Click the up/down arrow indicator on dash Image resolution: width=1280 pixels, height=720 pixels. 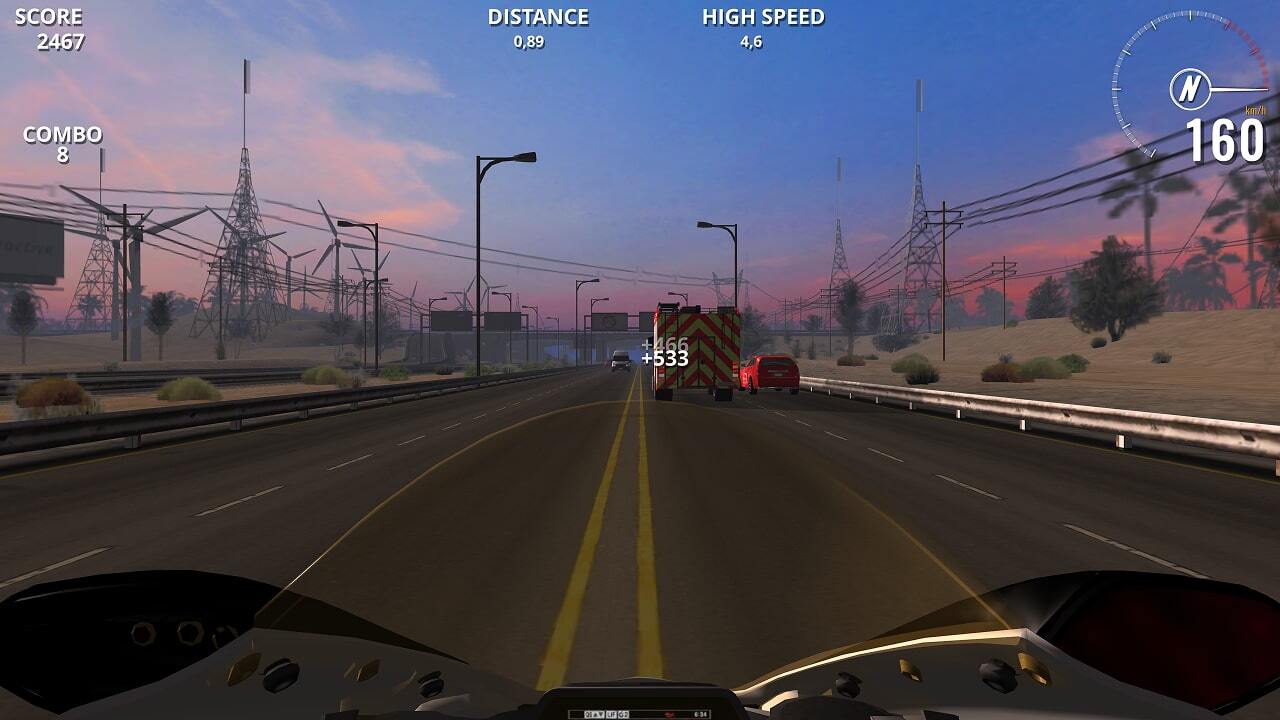[x=600, y=713]
